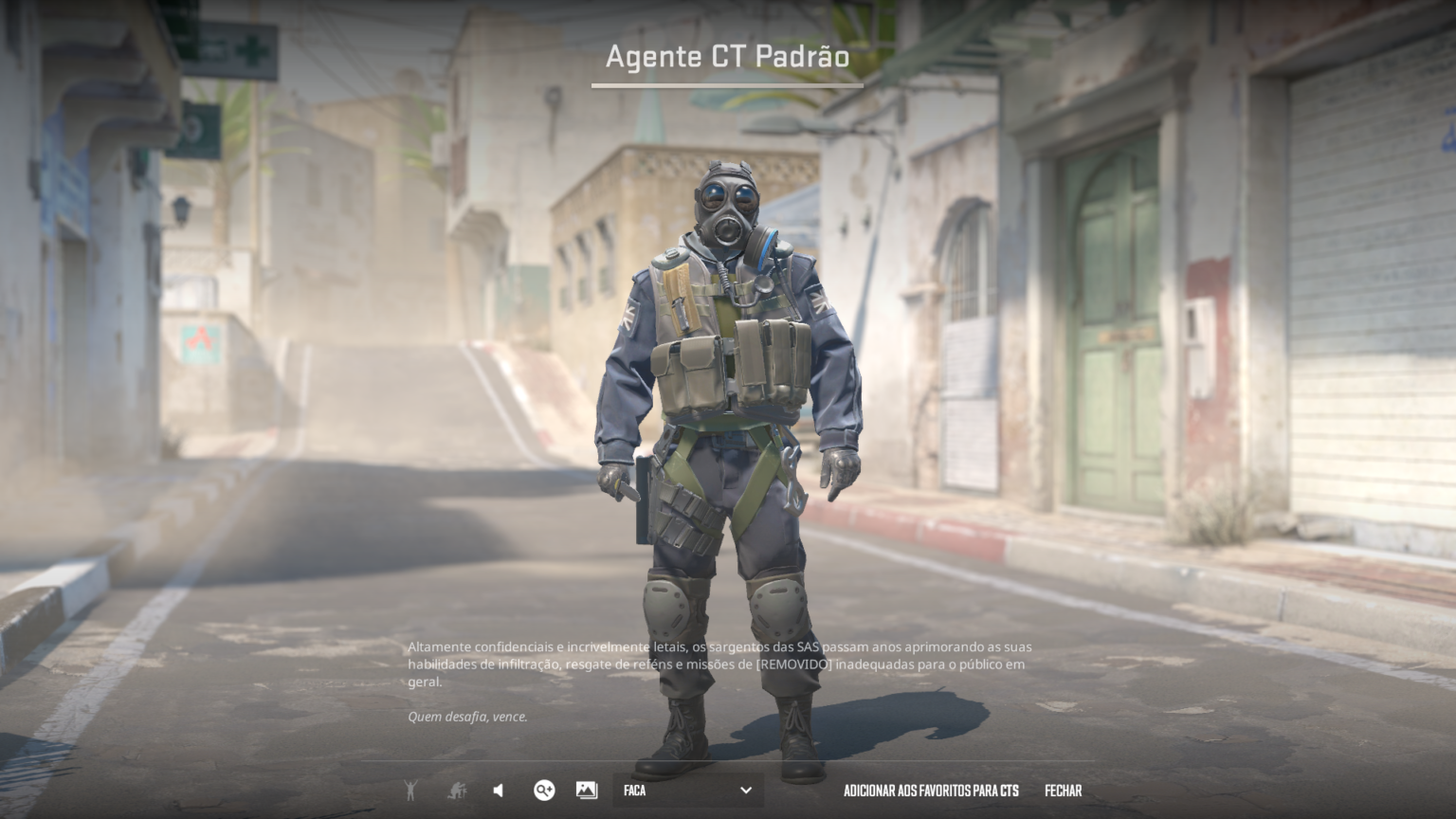Open the magnifier zoom inspect icon
Screen dimensions: 1456x819
[x=544, y=790]
